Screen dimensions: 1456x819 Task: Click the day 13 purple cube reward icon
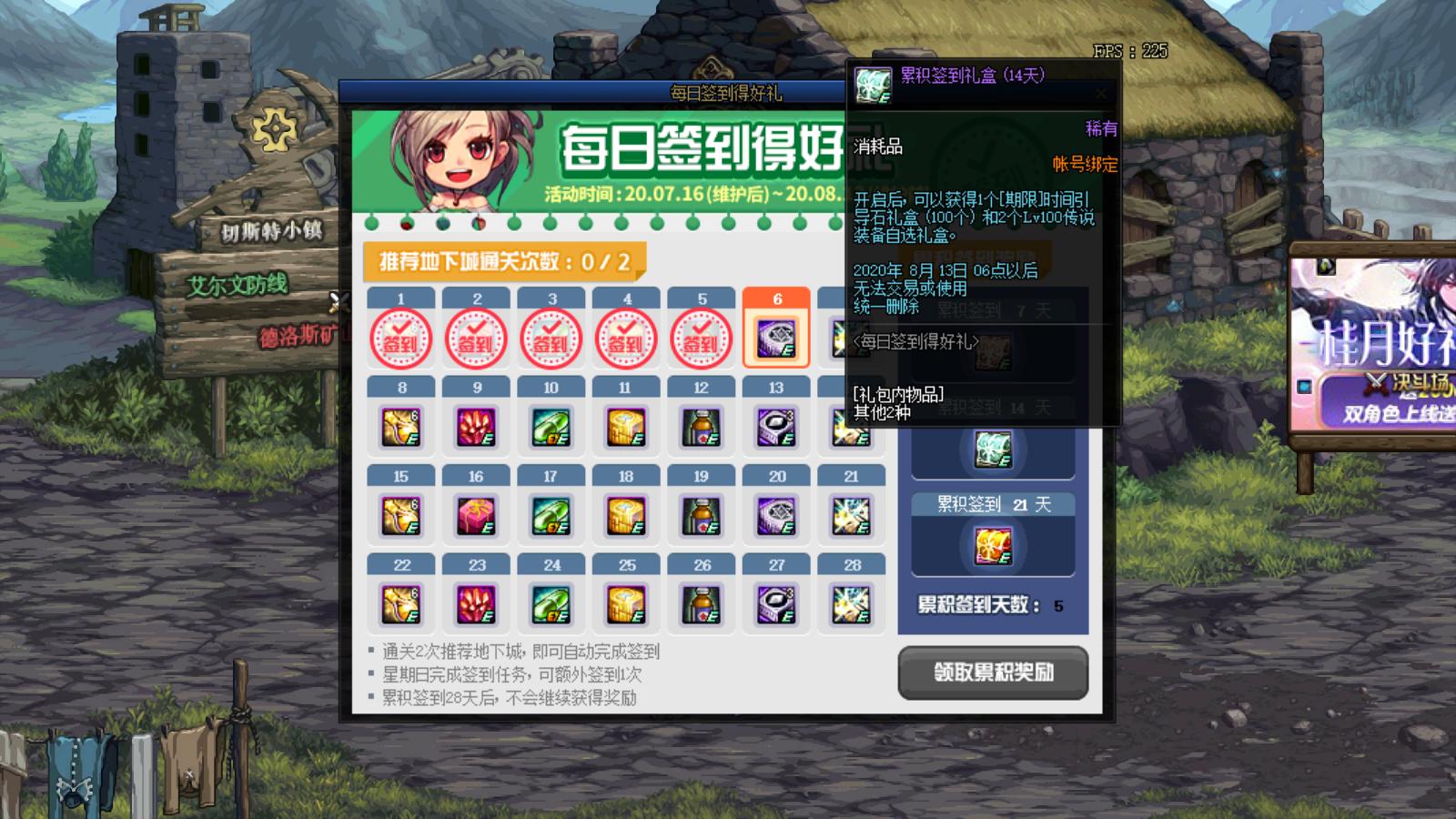point(775,428)
